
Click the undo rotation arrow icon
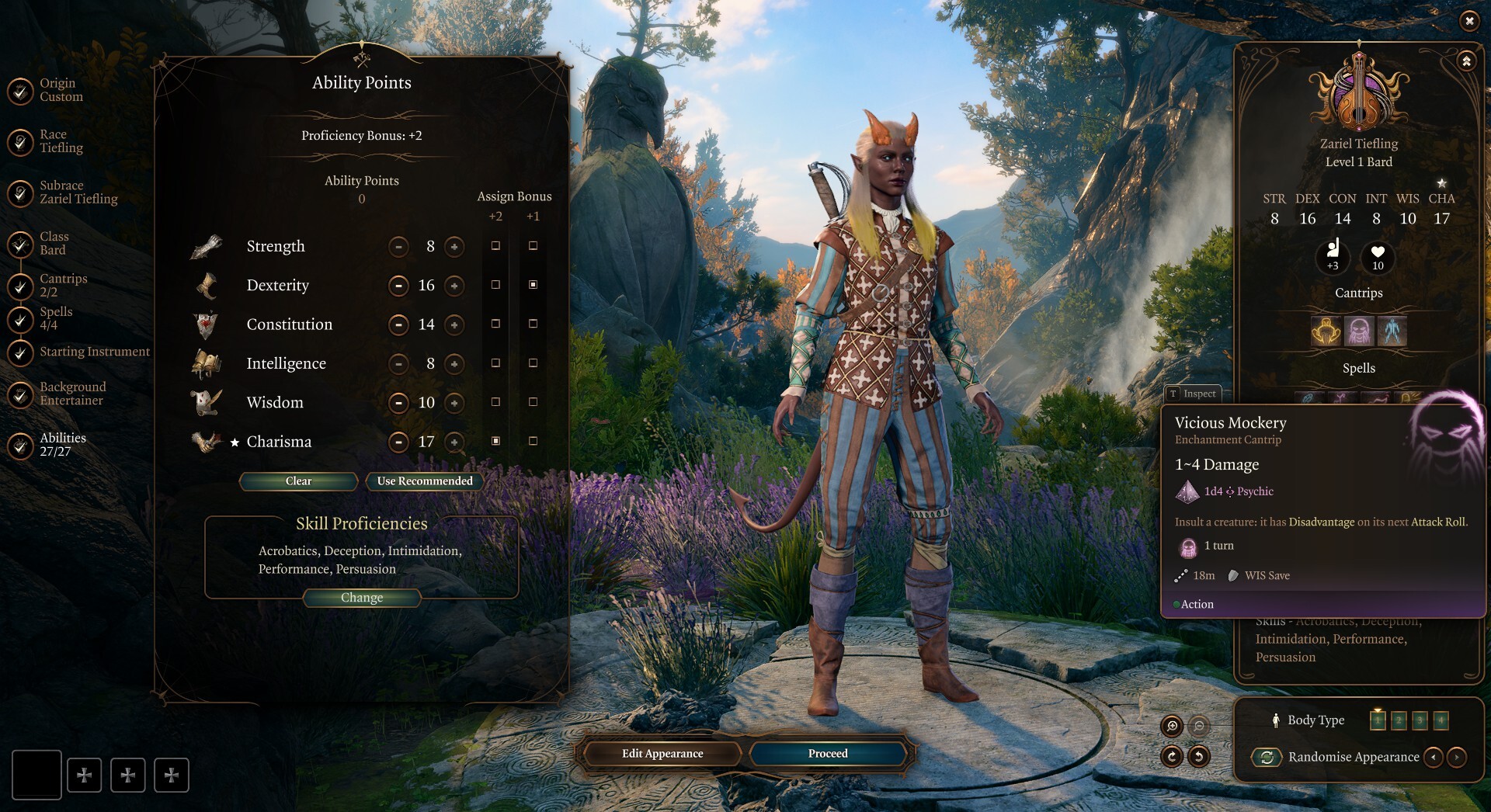click(x=1199, y=756)
